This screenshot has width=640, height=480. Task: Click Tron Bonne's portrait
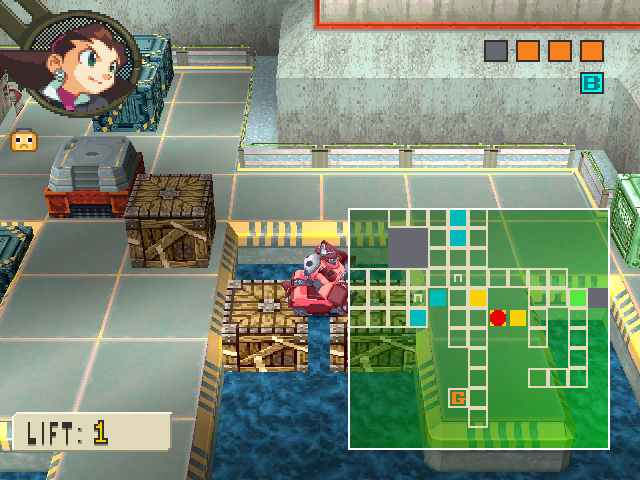72,62
